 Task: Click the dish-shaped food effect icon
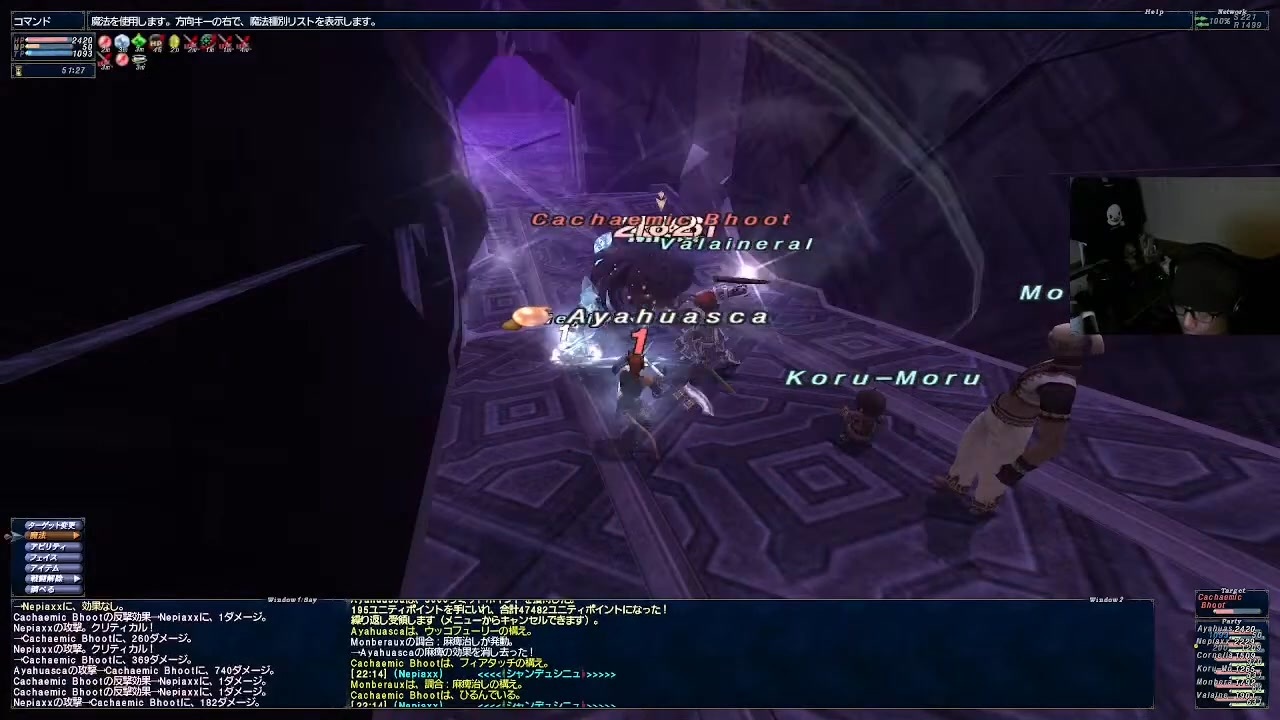(x=139, y=60)
